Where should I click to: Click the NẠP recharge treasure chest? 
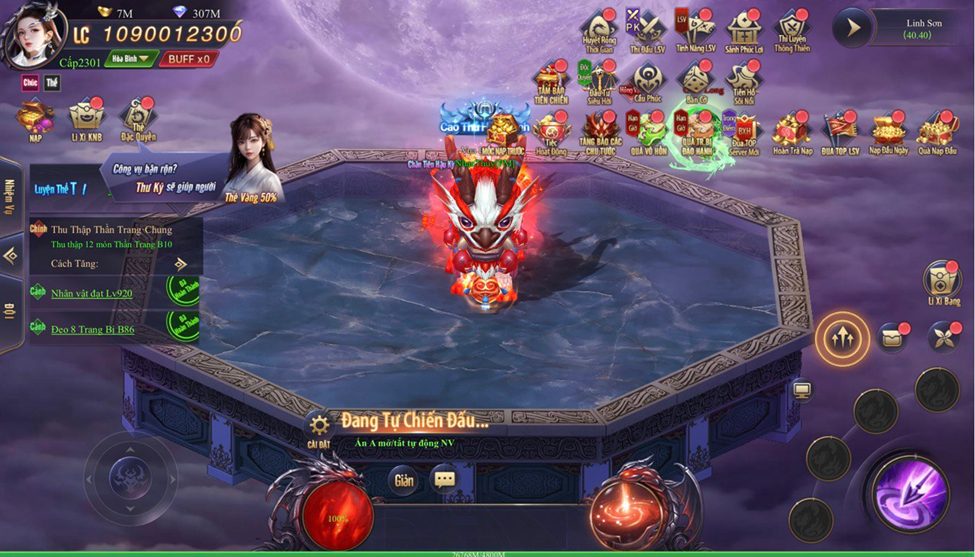click(36, 119)
